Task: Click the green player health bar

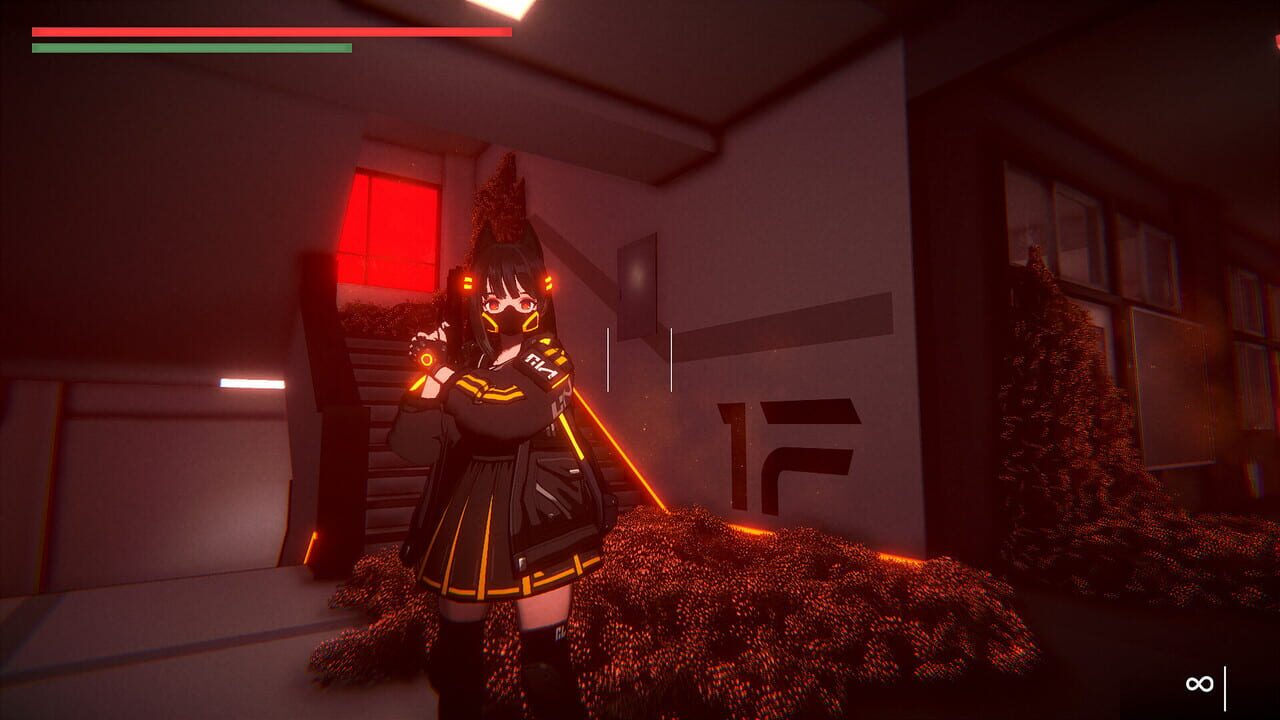Action: (x=190, y=48)
